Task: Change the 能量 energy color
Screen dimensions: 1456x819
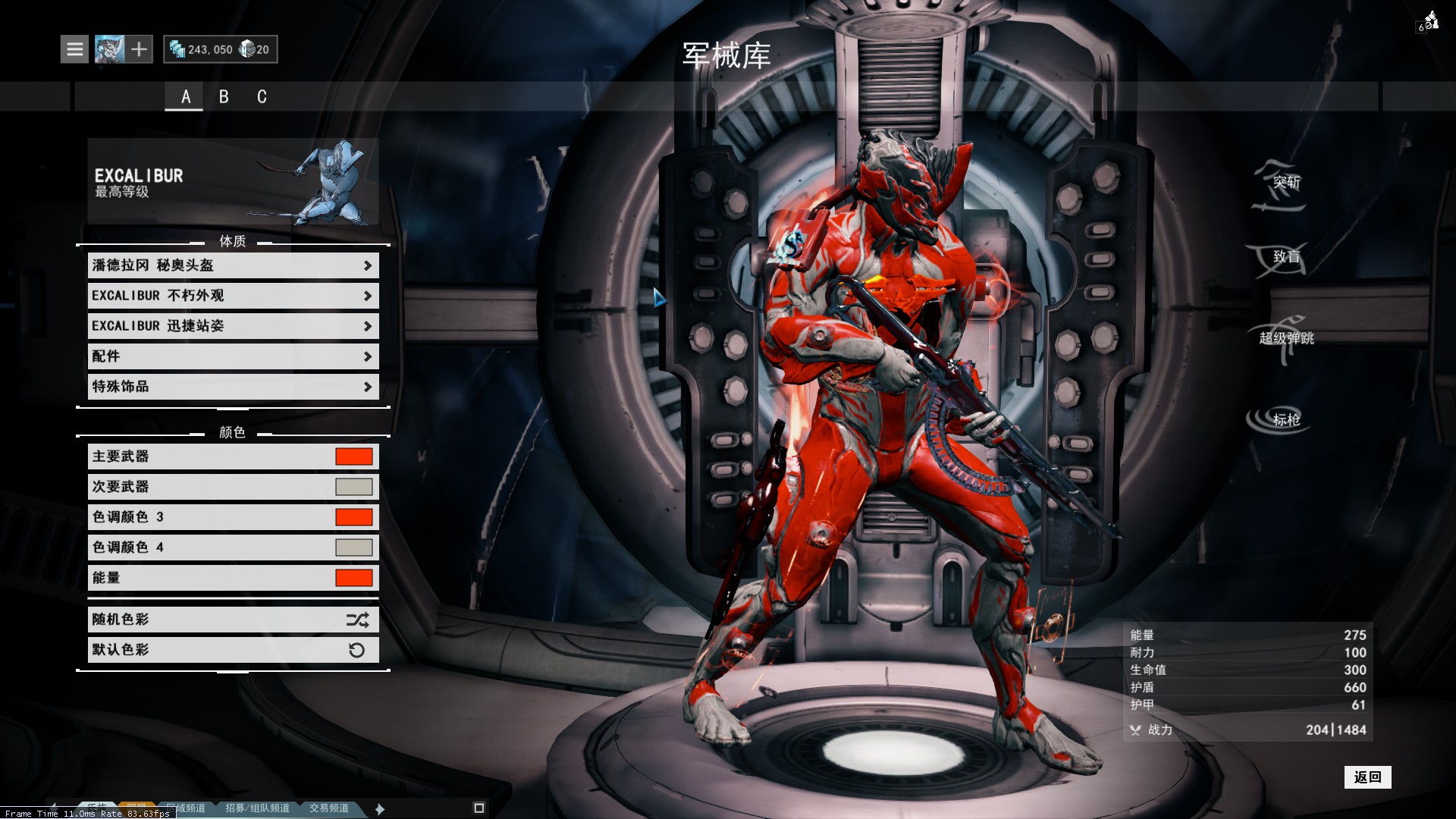Action: (353, 578)
